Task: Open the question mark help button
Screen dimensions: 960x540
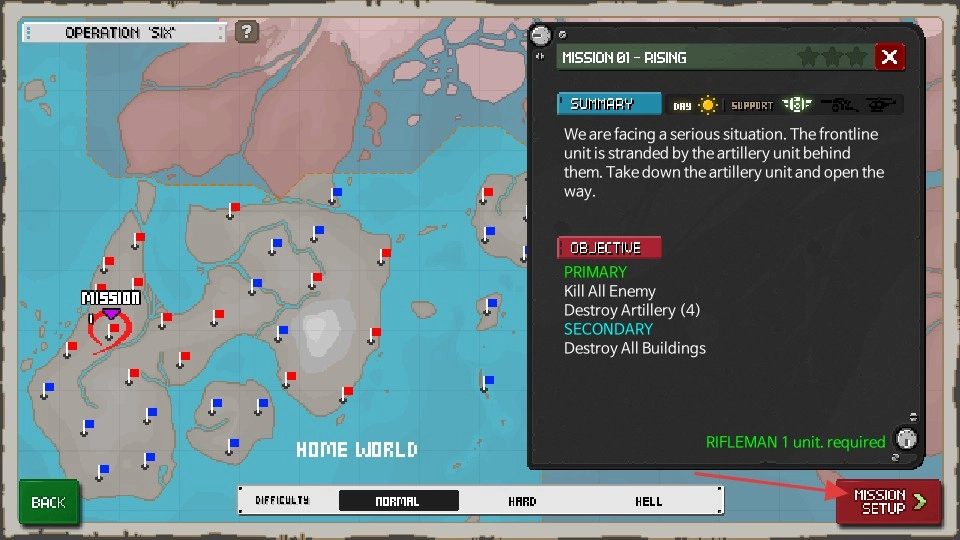Action: tap(247, 32)
